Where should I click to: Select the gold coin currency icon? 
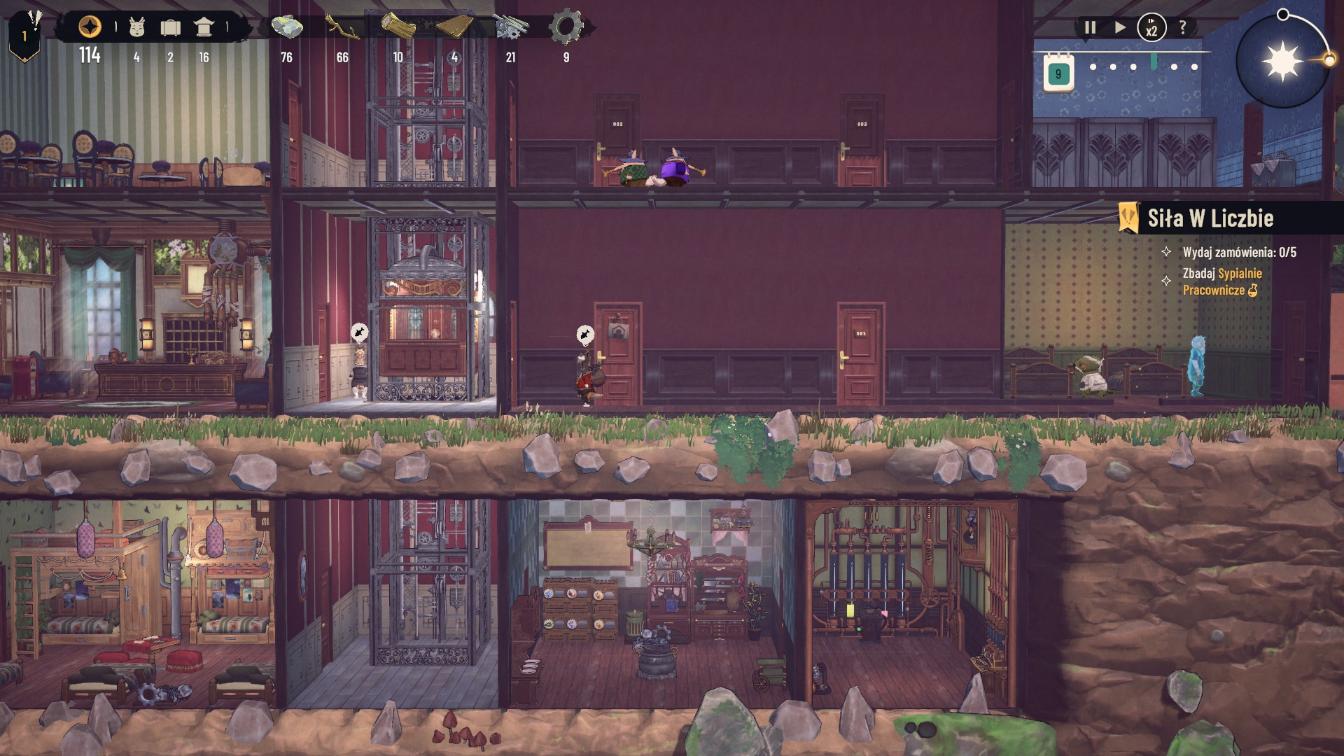[90, 27]
